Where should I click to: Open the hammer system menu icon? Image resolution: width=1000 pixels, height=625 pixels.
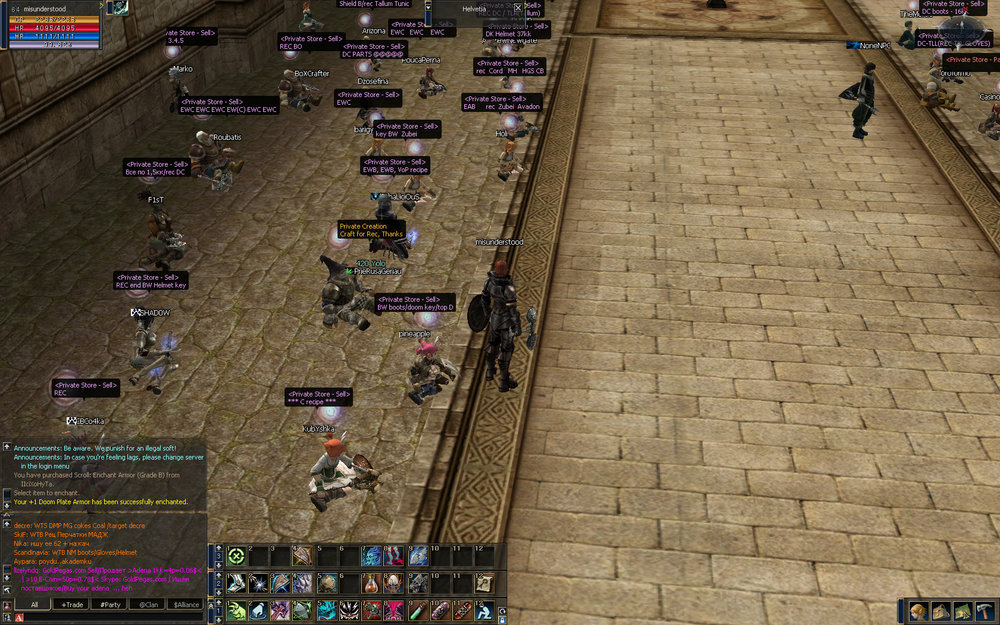click(x=983, y=611)
